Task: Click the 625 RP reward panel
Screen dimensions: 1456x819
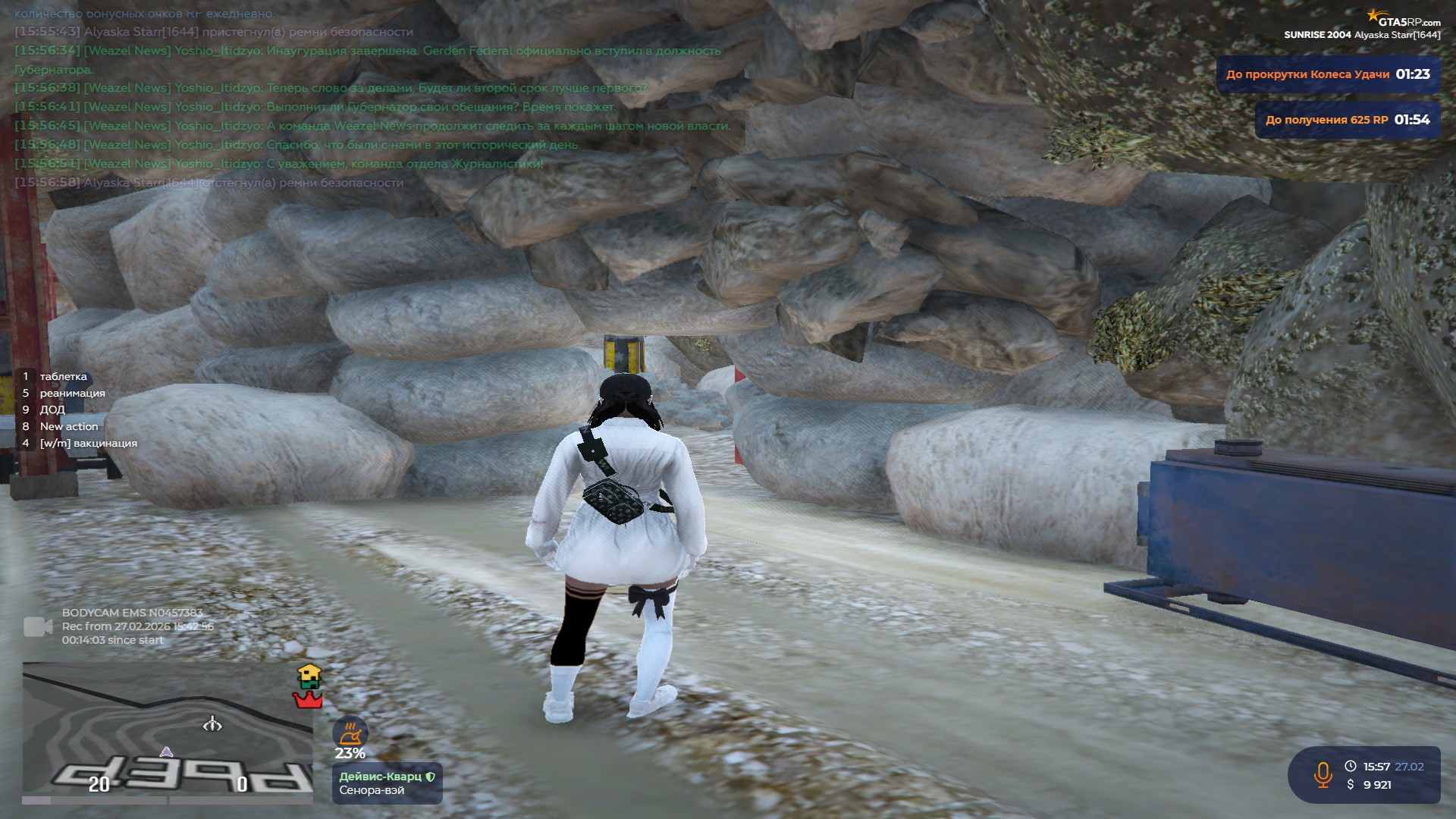Action: click(x=1347, y=120)
